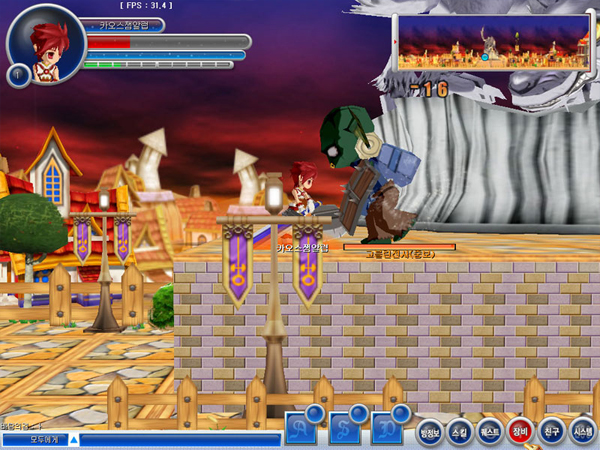Focus the chat text input bar
Screen dimensions: 600x450
click(x=180, y=439)
